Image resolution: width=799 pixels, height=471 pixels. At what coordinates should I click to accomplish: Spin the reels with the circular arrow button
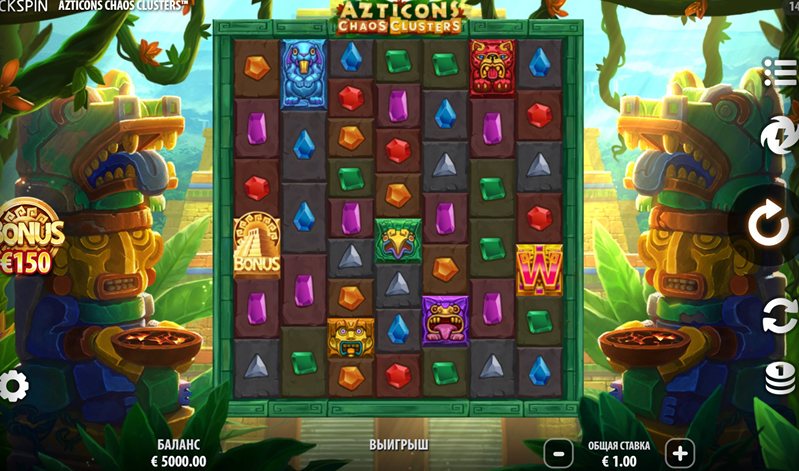[769, 226]
